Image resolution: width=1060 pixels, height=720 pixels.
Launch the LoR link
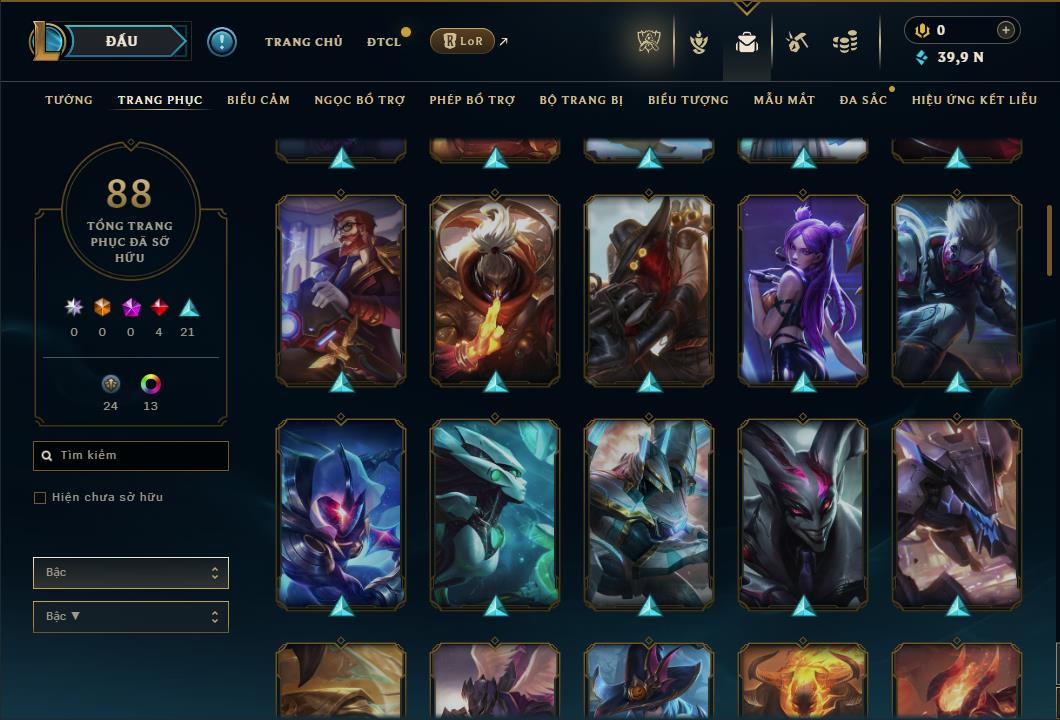462,41
